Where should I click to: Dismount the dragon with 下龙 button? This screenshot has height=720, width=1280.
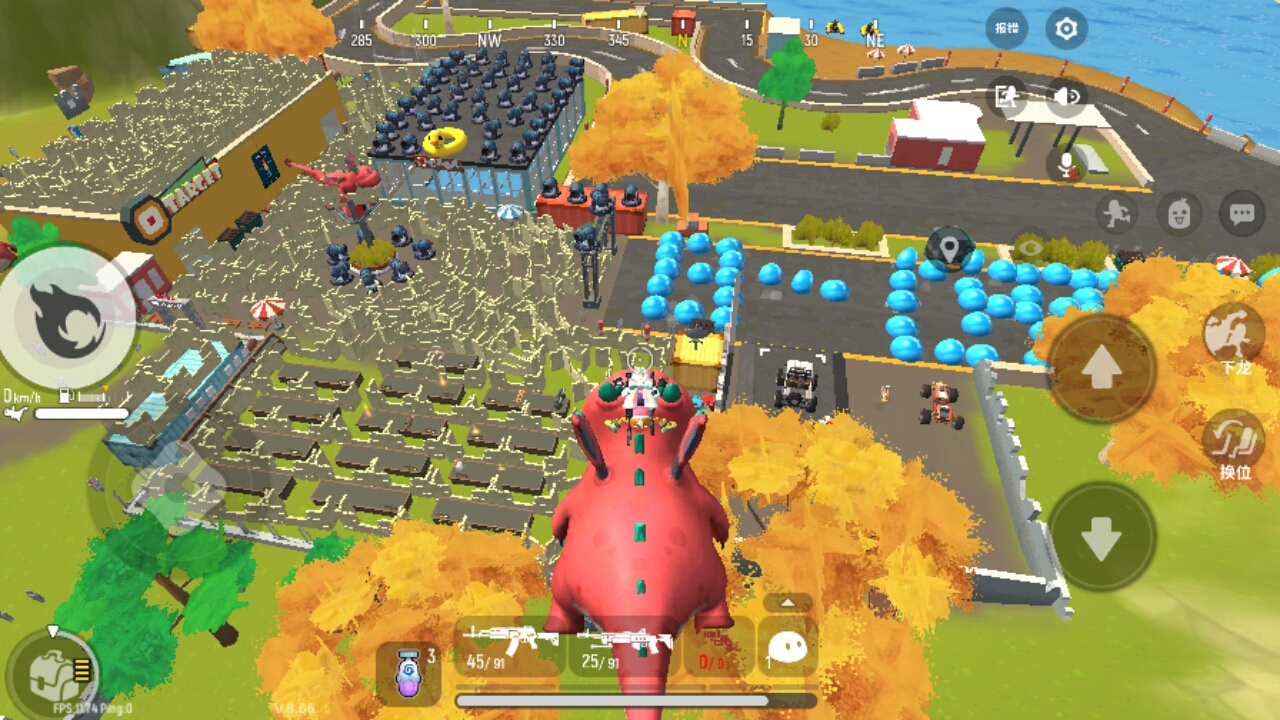click(1234, 336)
